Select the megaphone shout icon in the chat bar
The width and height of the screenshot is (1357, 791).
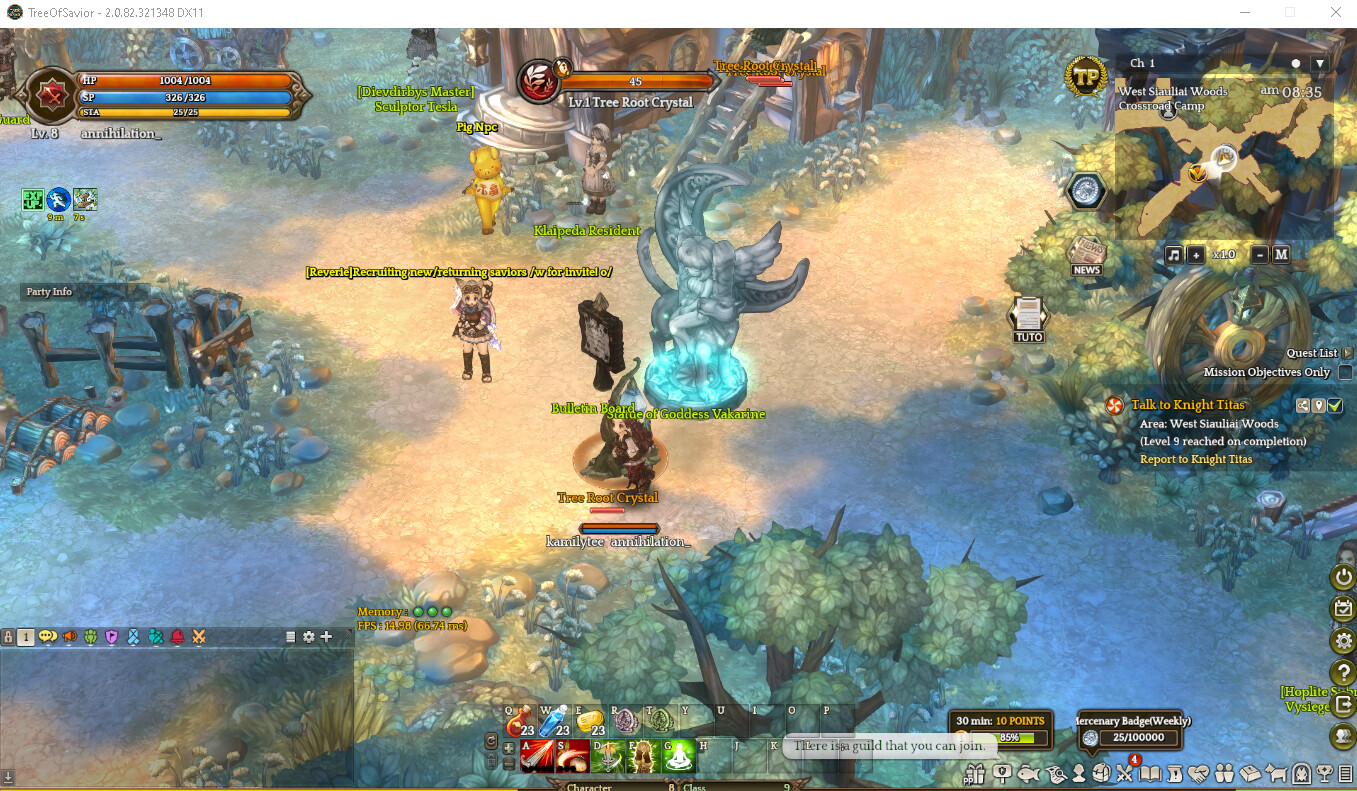pyautogui.click(x=68, y=637)
